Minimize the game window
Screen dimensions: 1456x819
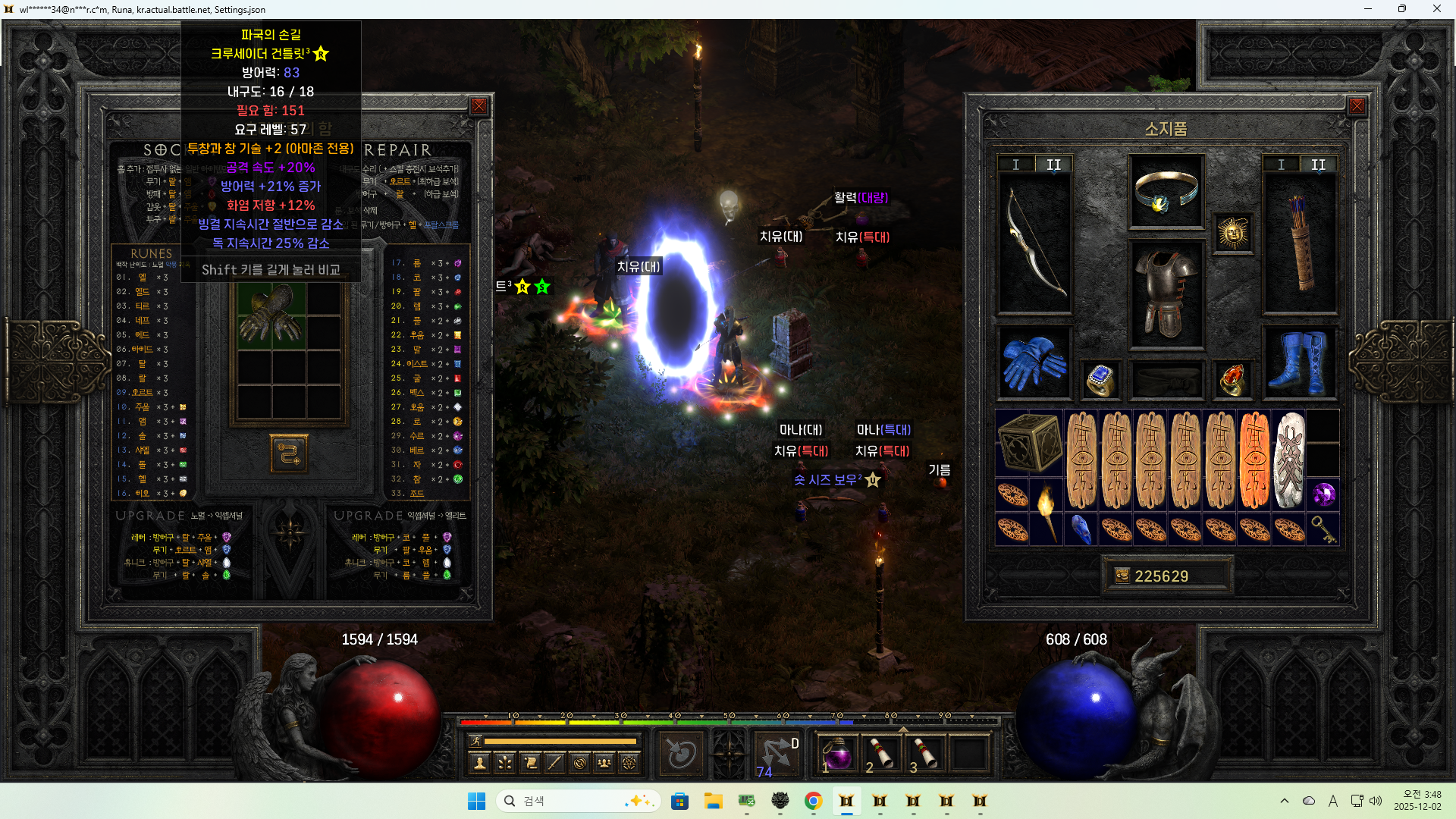[1368, 9]
